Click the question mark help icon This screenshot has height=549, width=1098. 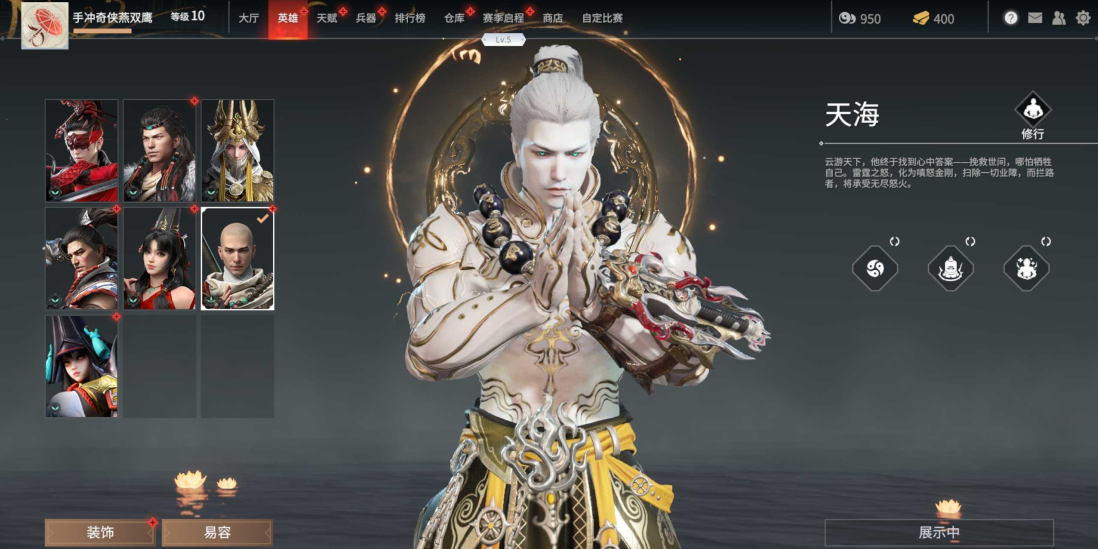coord(1011,18)
